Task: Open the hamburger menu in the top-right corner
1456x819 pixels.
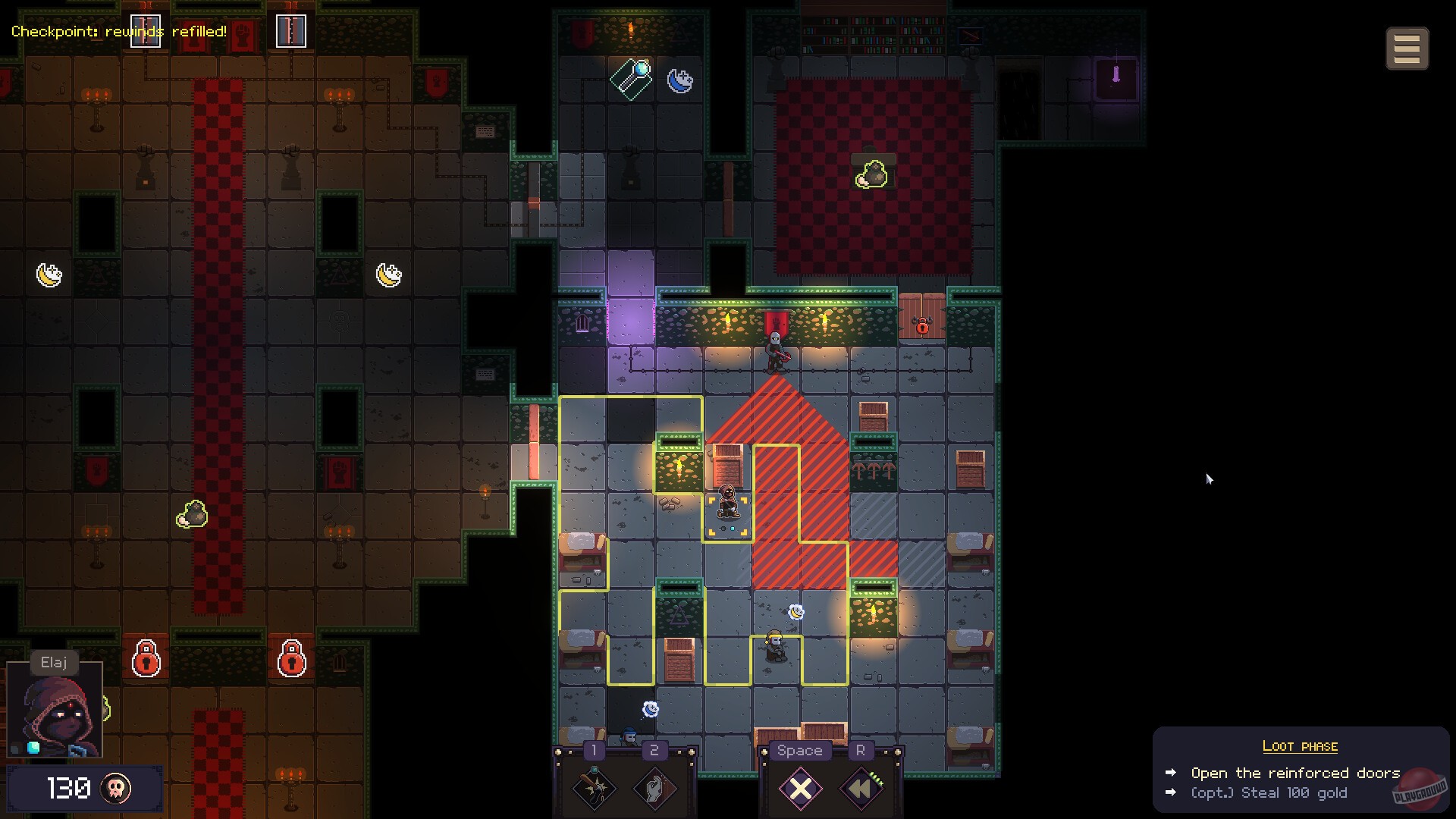Action: pos(1407,48)
